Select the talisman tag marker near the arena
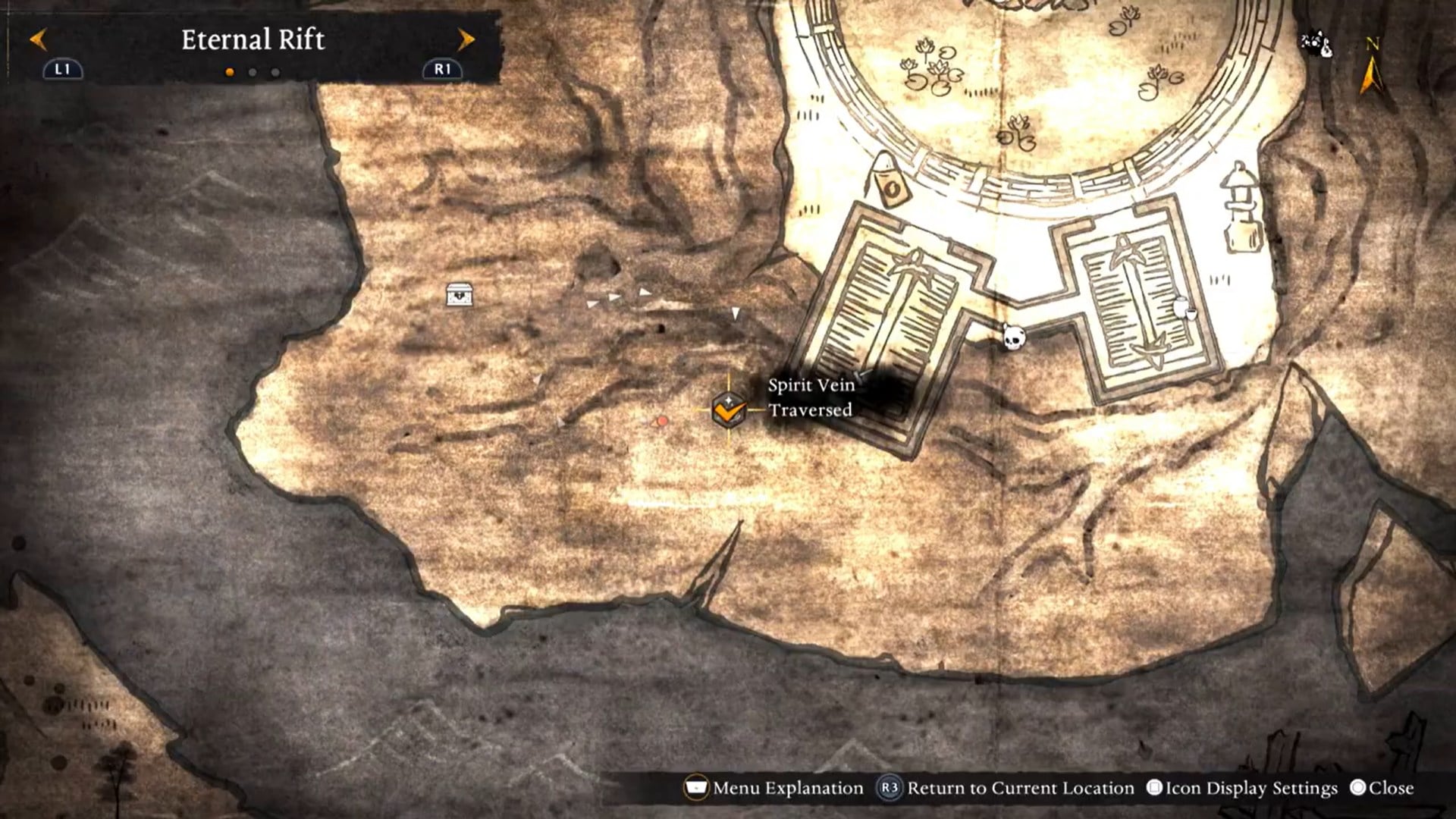Image resolution: width=1456 pixels, height=819 pixels. 889,182
